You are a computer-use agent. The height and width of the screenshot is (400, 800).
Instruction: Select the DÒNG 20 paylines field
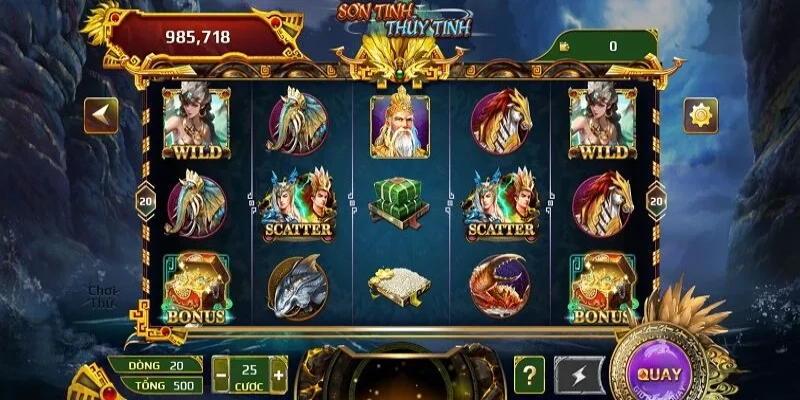[x=155, y=365]
